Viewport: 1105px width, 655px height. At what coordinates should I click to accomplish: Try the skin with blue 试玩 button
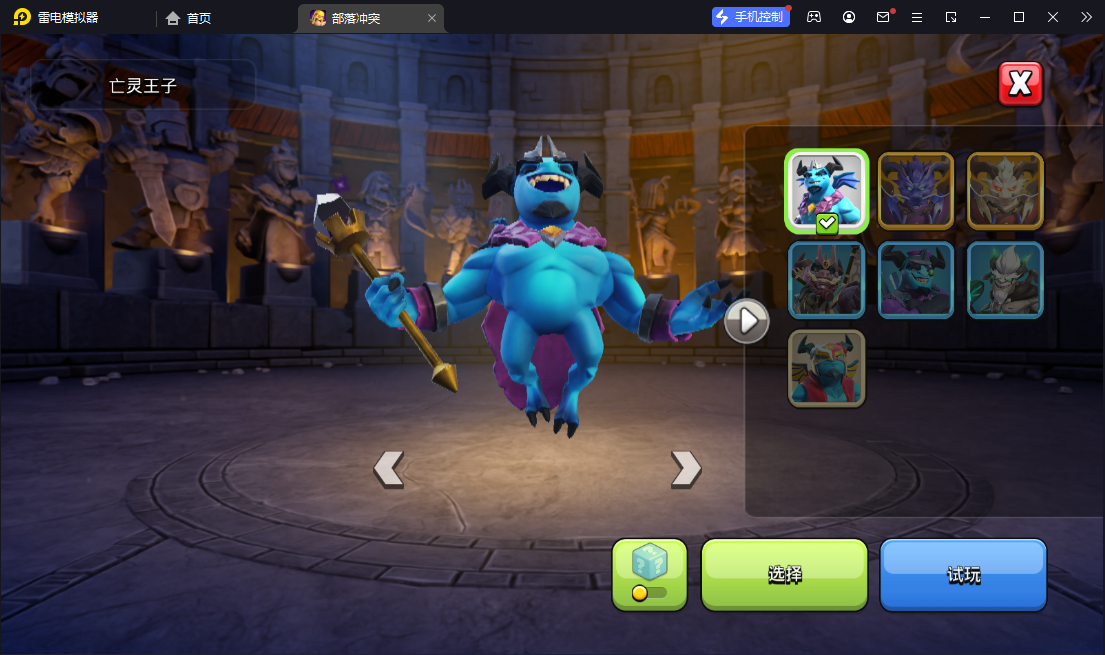tap(963, 574)
